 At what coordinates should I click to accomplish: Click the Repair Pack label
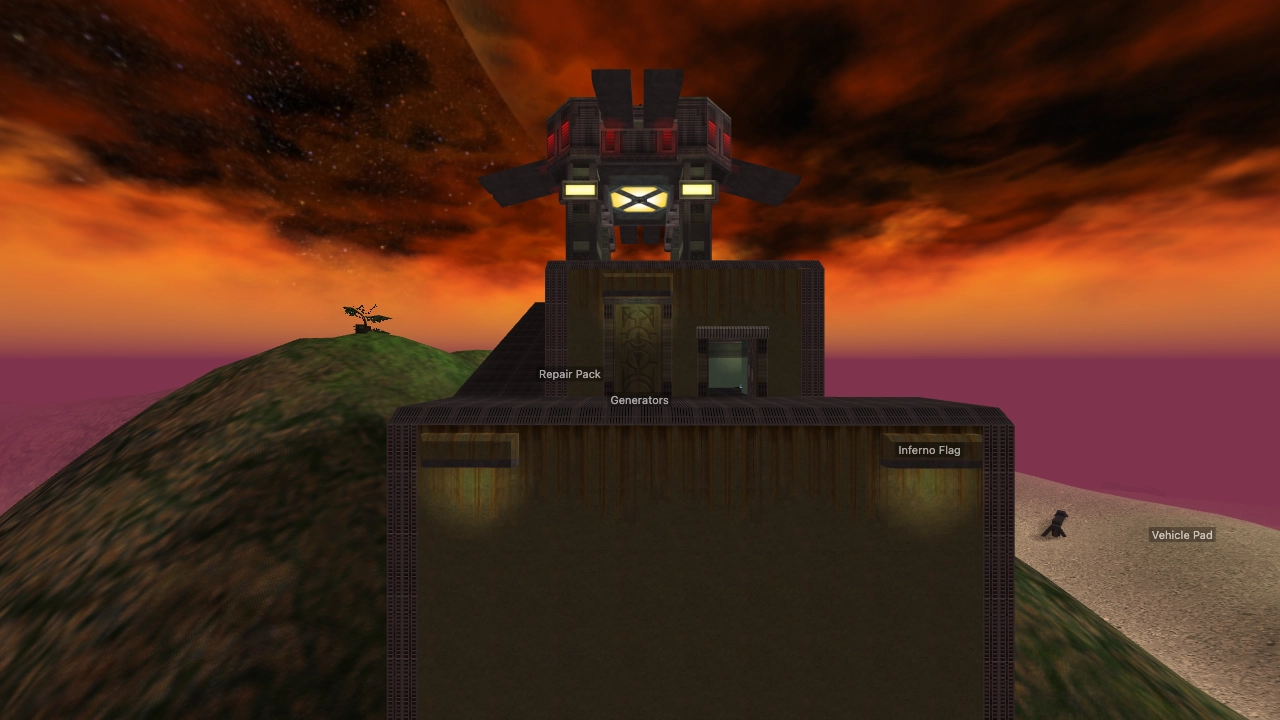569,373
